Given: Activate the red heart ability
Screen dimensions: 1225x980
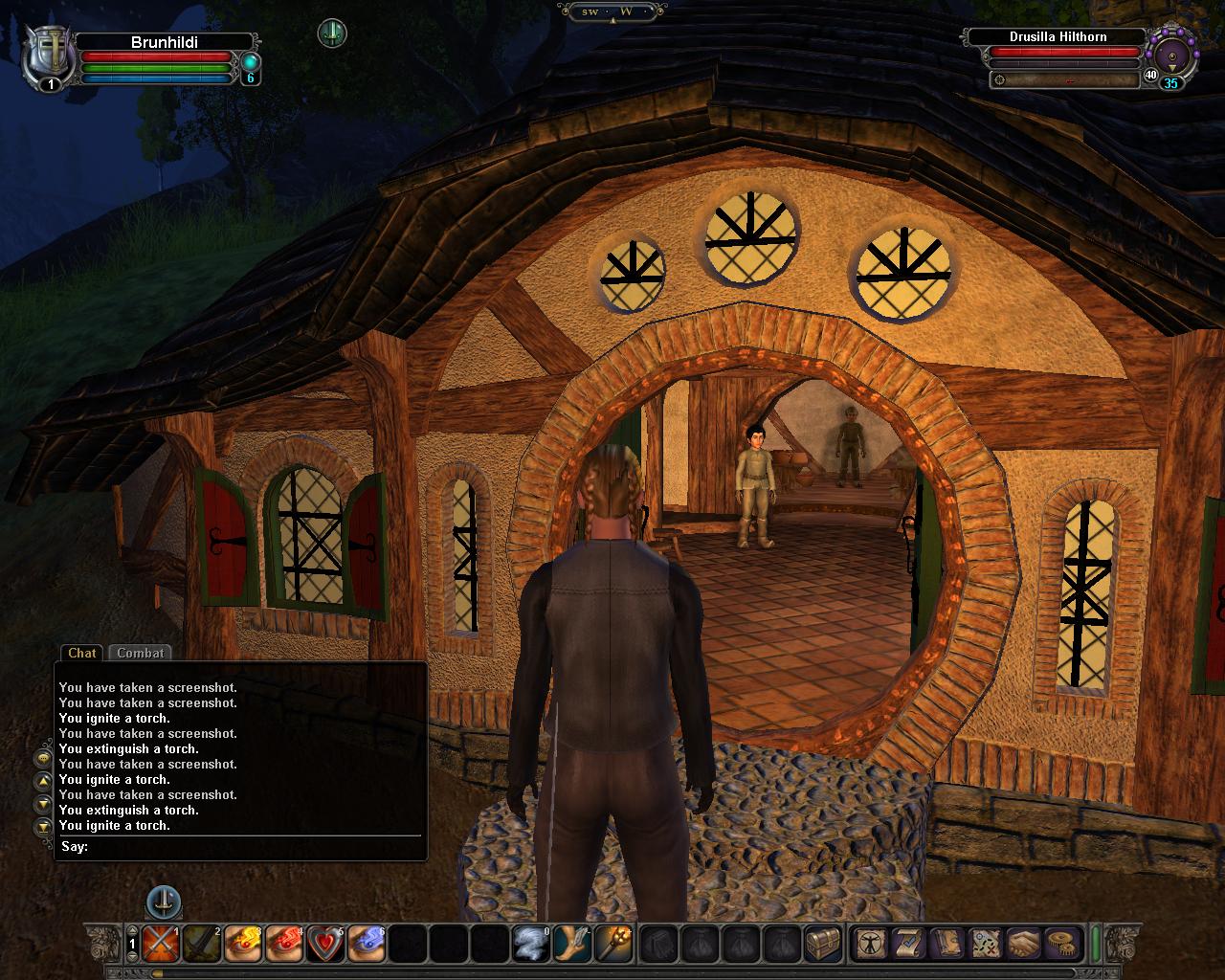Looking at the screenshot, I should coord(325,944).
